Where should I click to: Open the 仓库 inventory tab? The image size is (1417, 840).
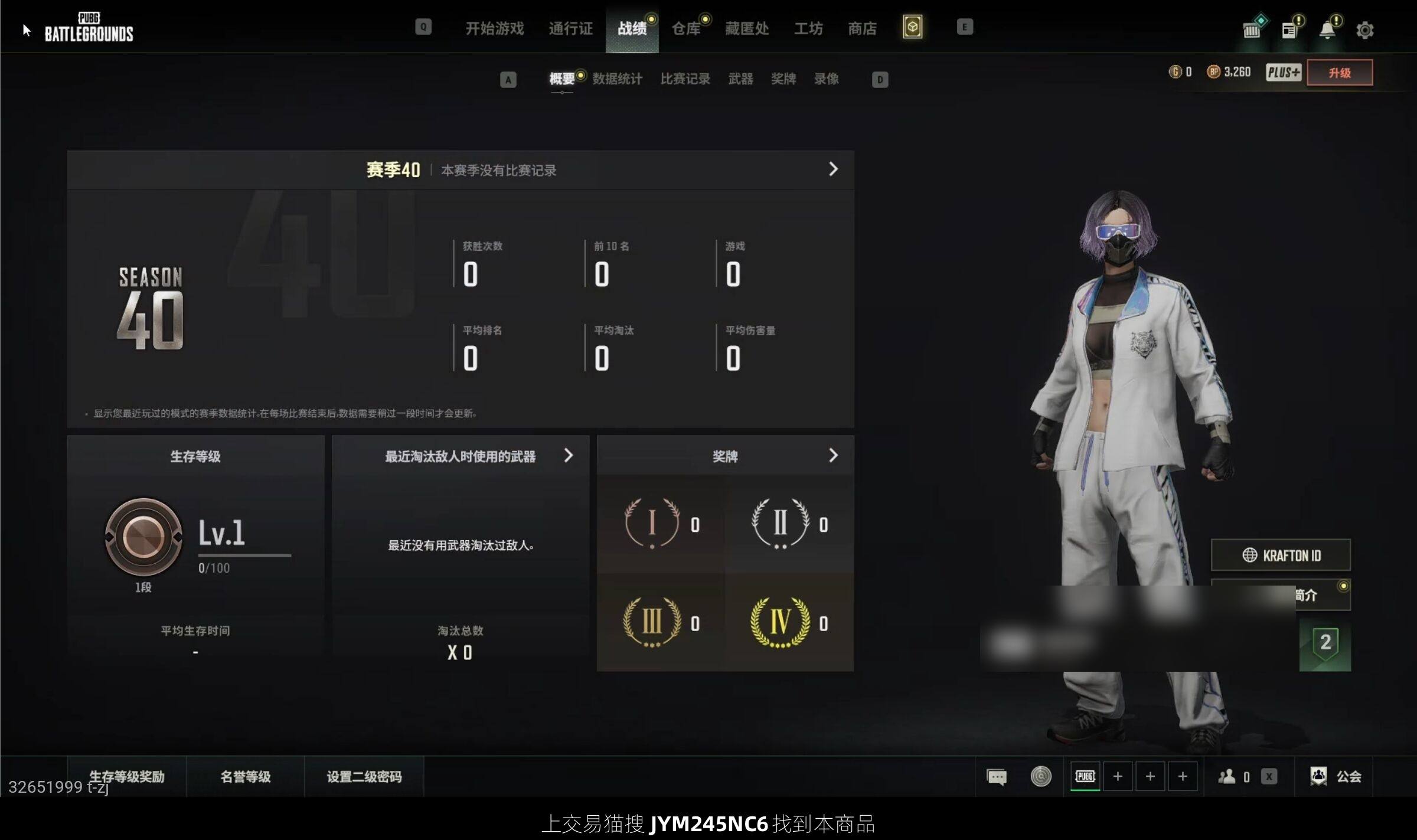pyautogui.click(x=686, y=28)
